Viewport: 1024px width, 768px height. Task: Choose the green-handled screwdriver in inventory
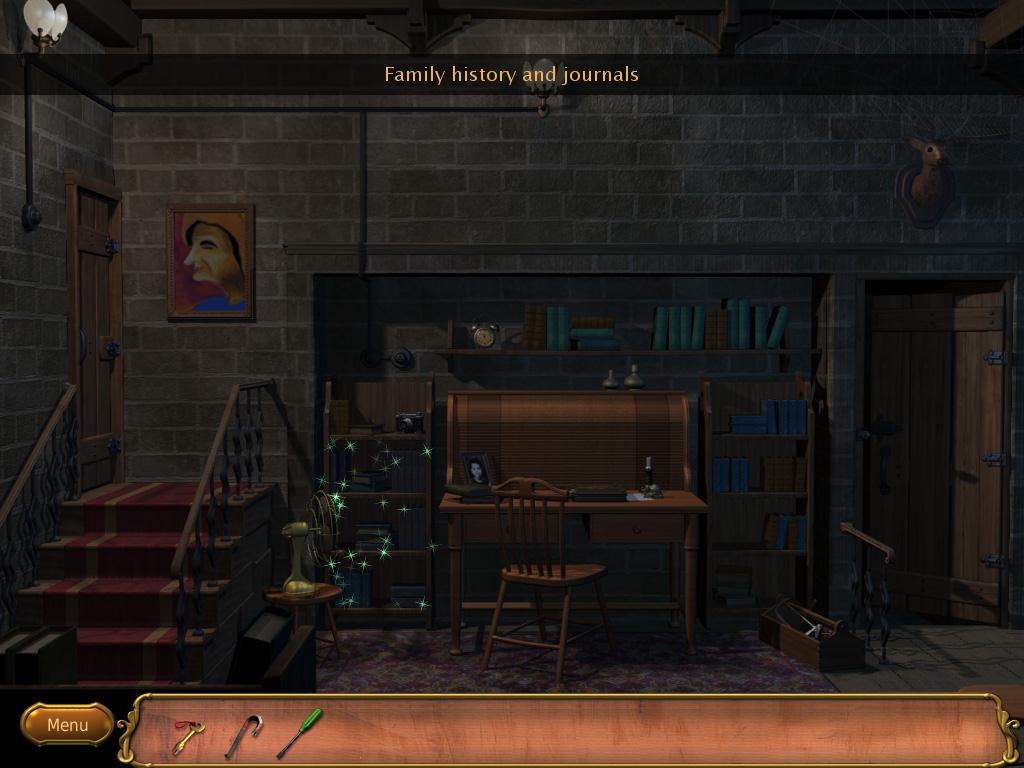coord(299,733)
